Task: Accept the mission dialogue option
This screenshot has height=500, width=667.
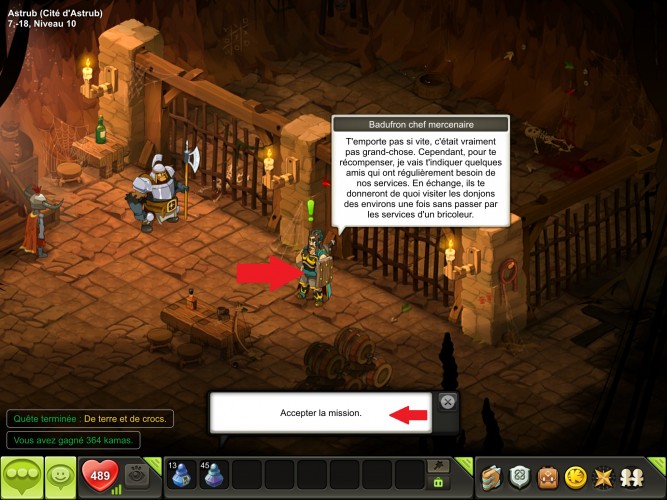Action: point(320,412)
